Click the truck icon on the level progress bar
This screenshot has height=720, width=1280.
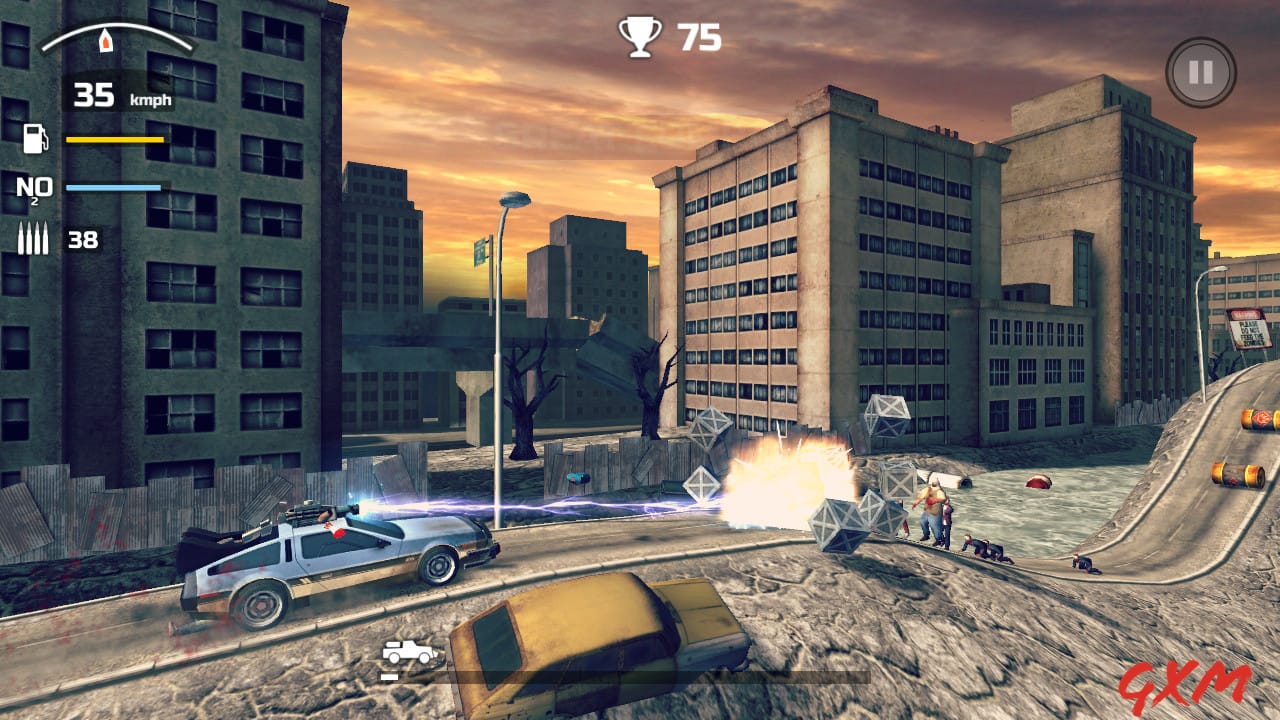[410, 649]
